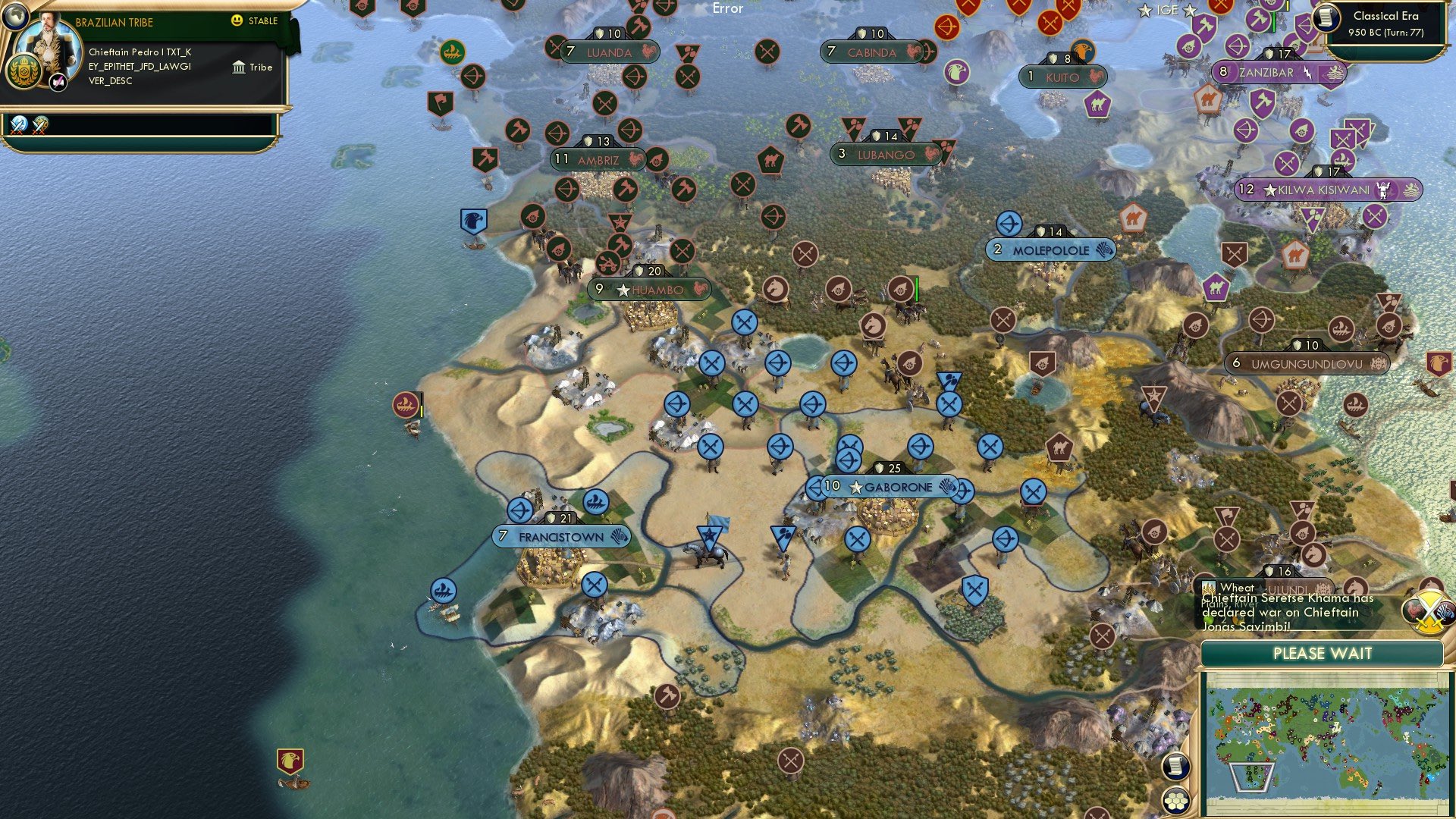Open the Francistown city banner
The width and height of the screenshot is (1456, 819).
[x=563, y=536]
